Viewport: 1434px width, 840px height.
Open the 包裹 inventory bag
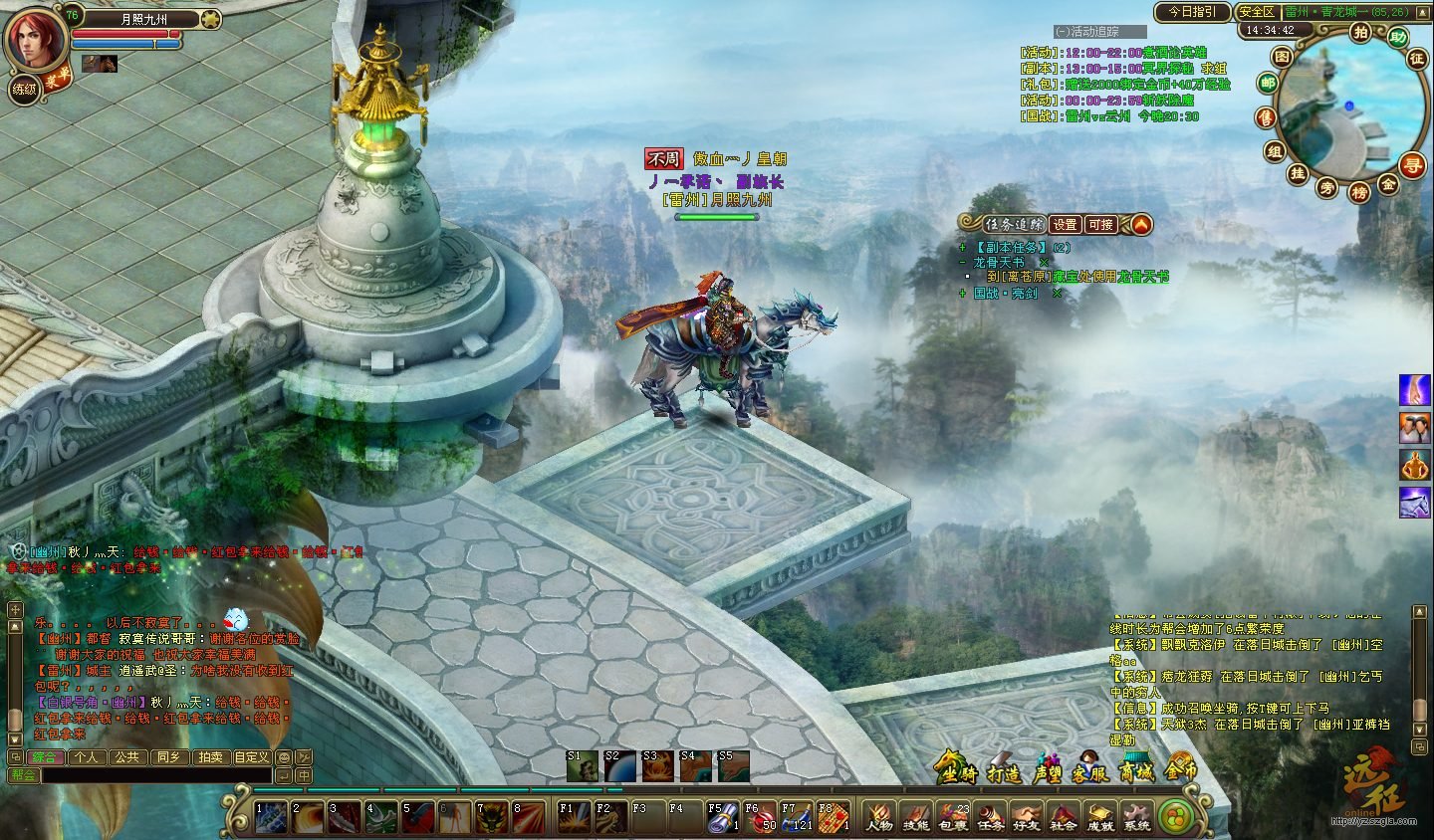pyautogui.click(x=953, y=816)
